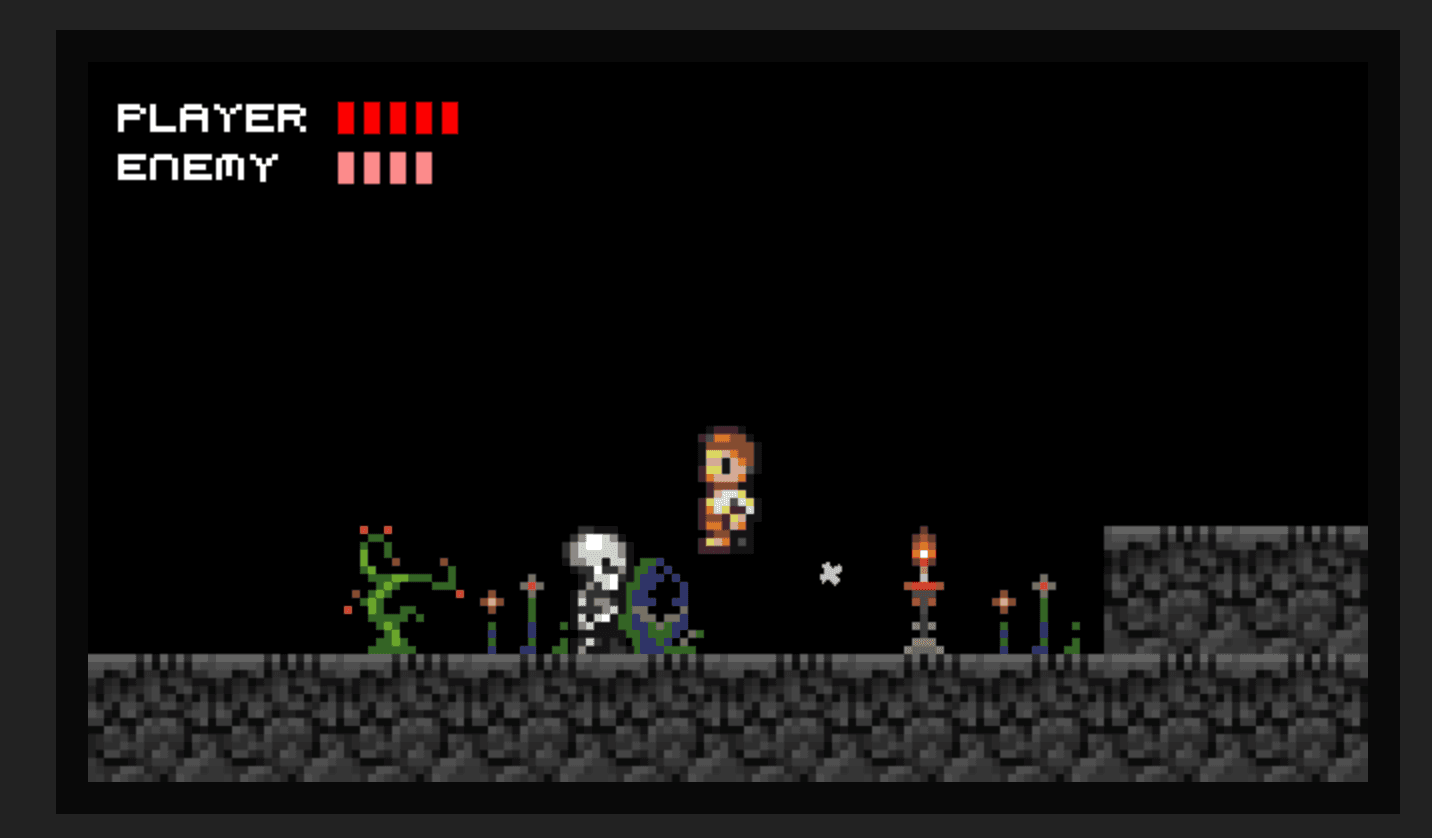Click the spinning shuriken projectile

coord(831,573)
